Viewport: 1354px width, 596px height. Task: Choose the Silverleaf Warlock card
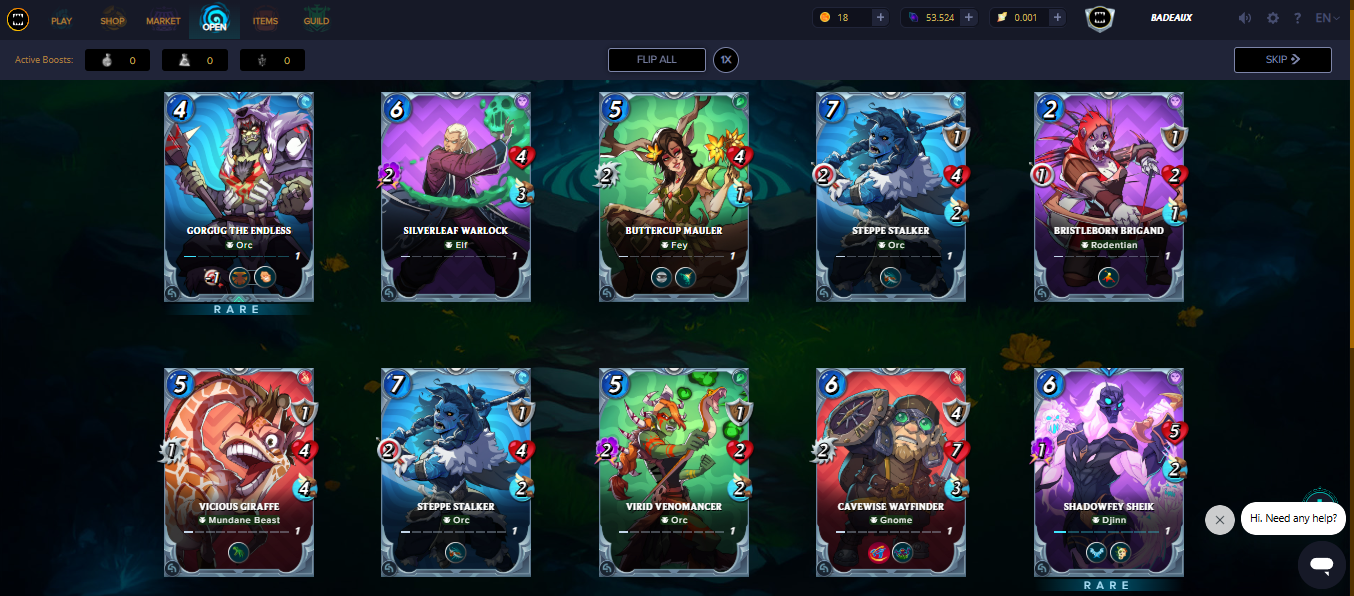coord(456,196)
